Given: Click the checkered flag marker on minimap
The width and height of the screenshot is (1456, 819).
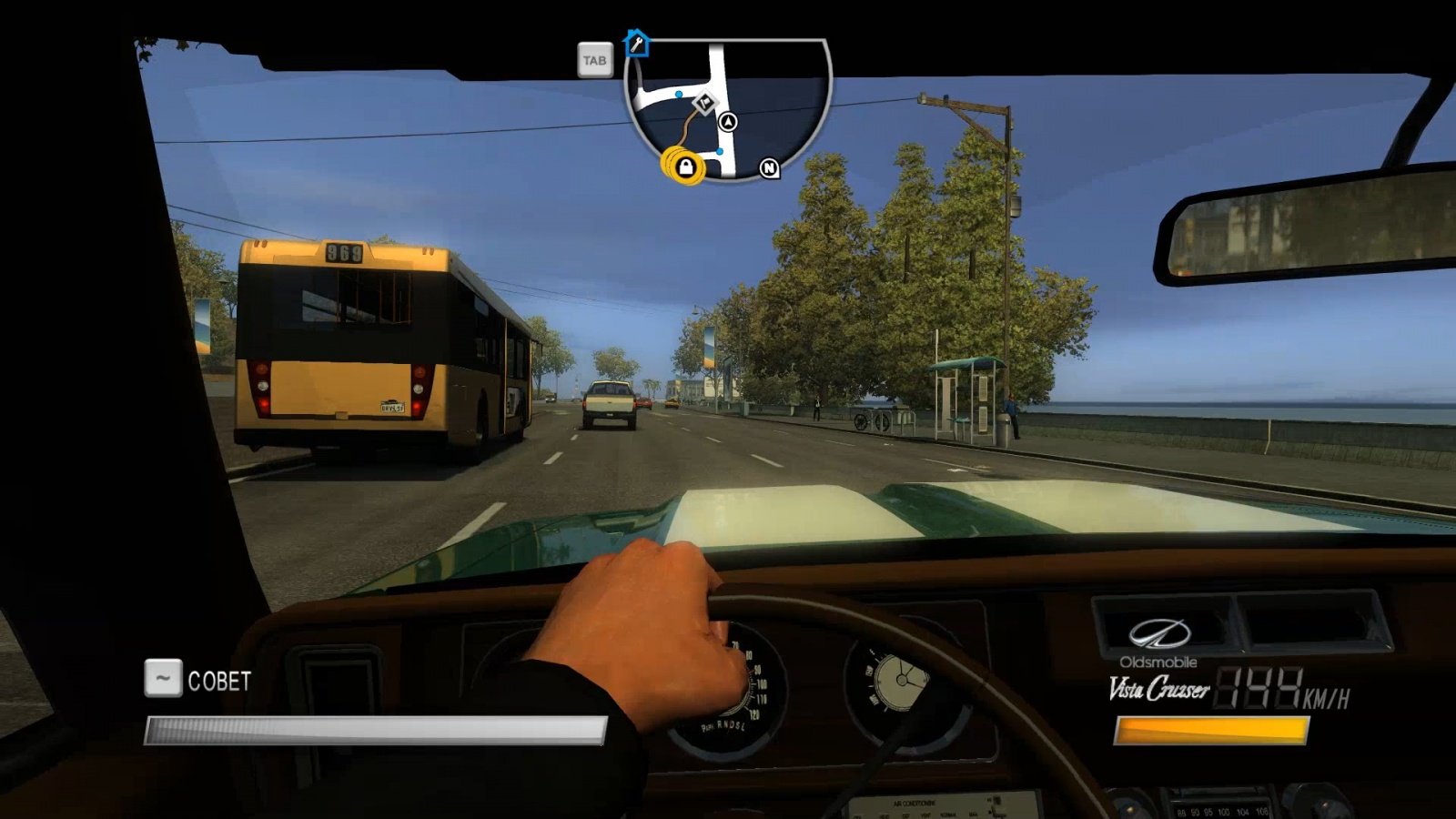Looking at the screenshot, I should coord(704,103).
